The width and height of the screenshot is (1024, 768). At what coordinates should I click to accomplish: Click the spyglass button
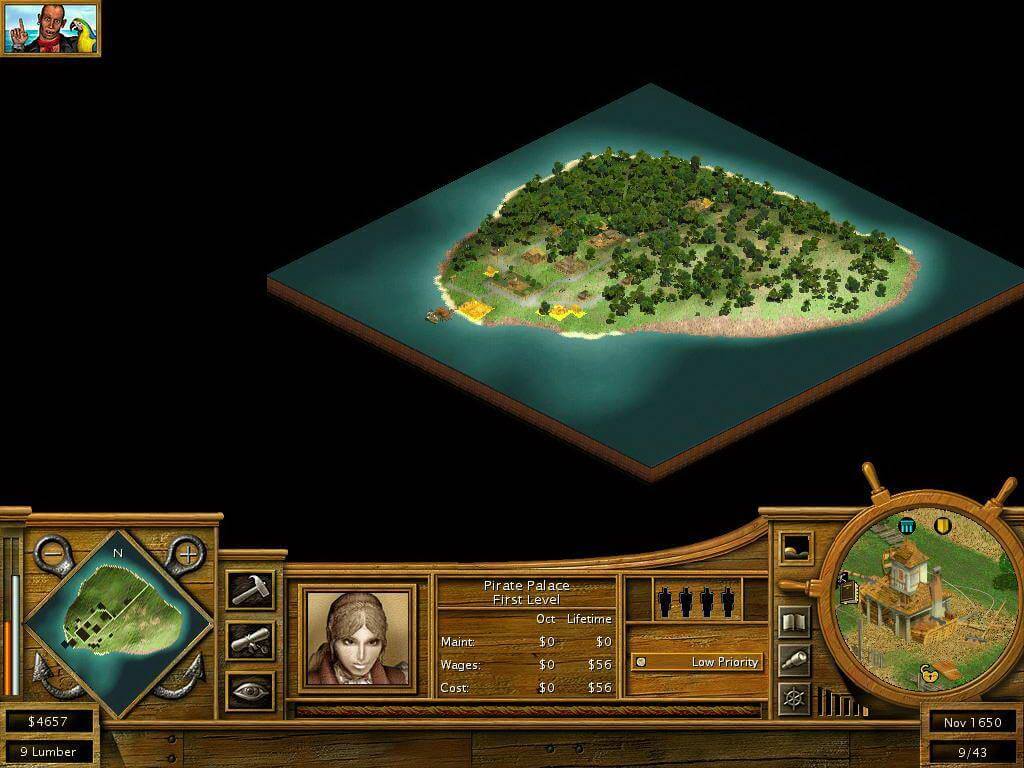click(795, 660)
